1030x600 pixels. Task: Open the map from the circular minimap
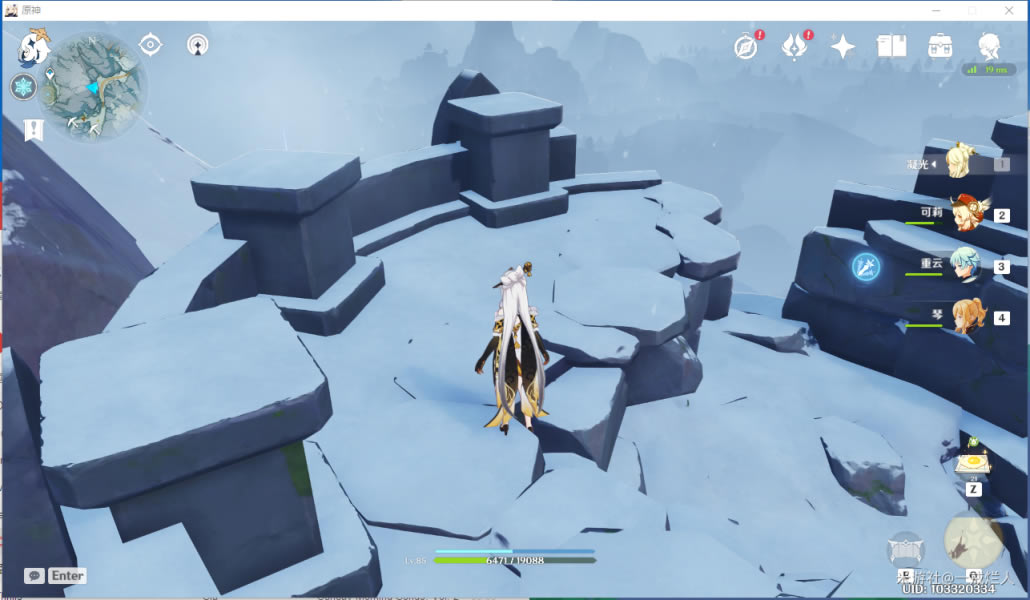[94, 87]
